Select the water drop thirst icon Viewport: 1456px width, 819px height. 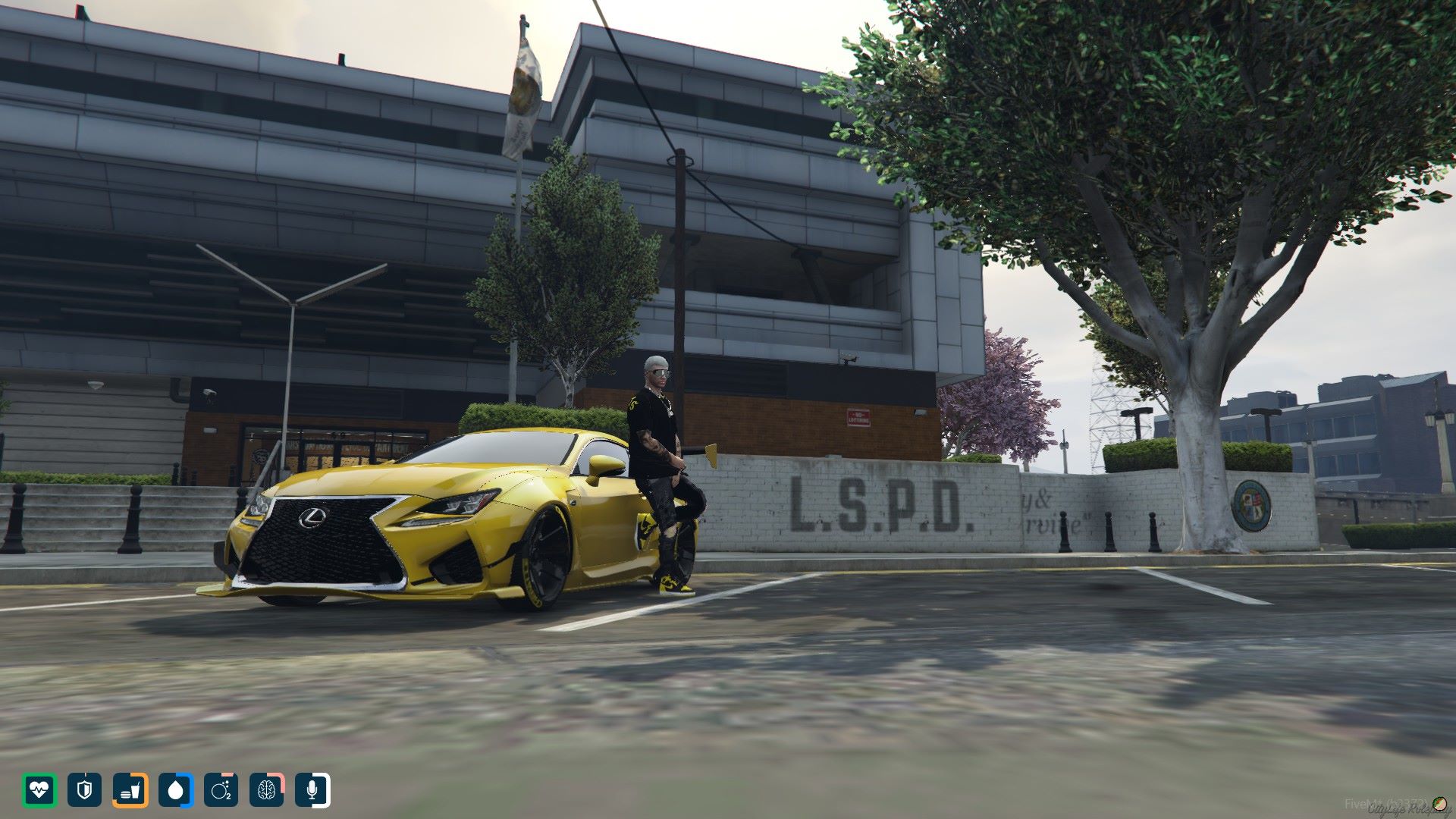click(176, 790)
